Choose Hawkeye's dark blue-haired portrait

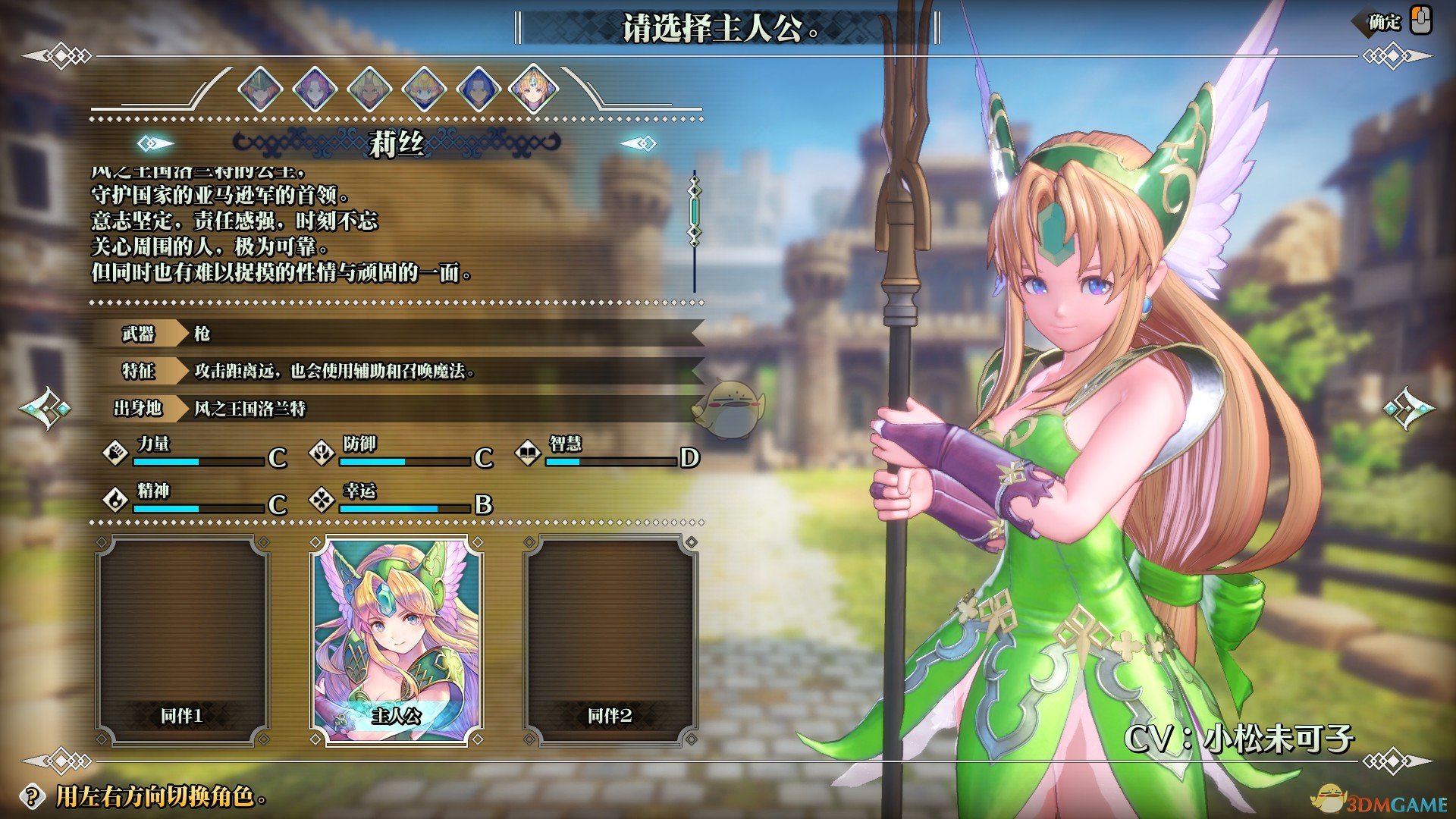pos(479,89)
